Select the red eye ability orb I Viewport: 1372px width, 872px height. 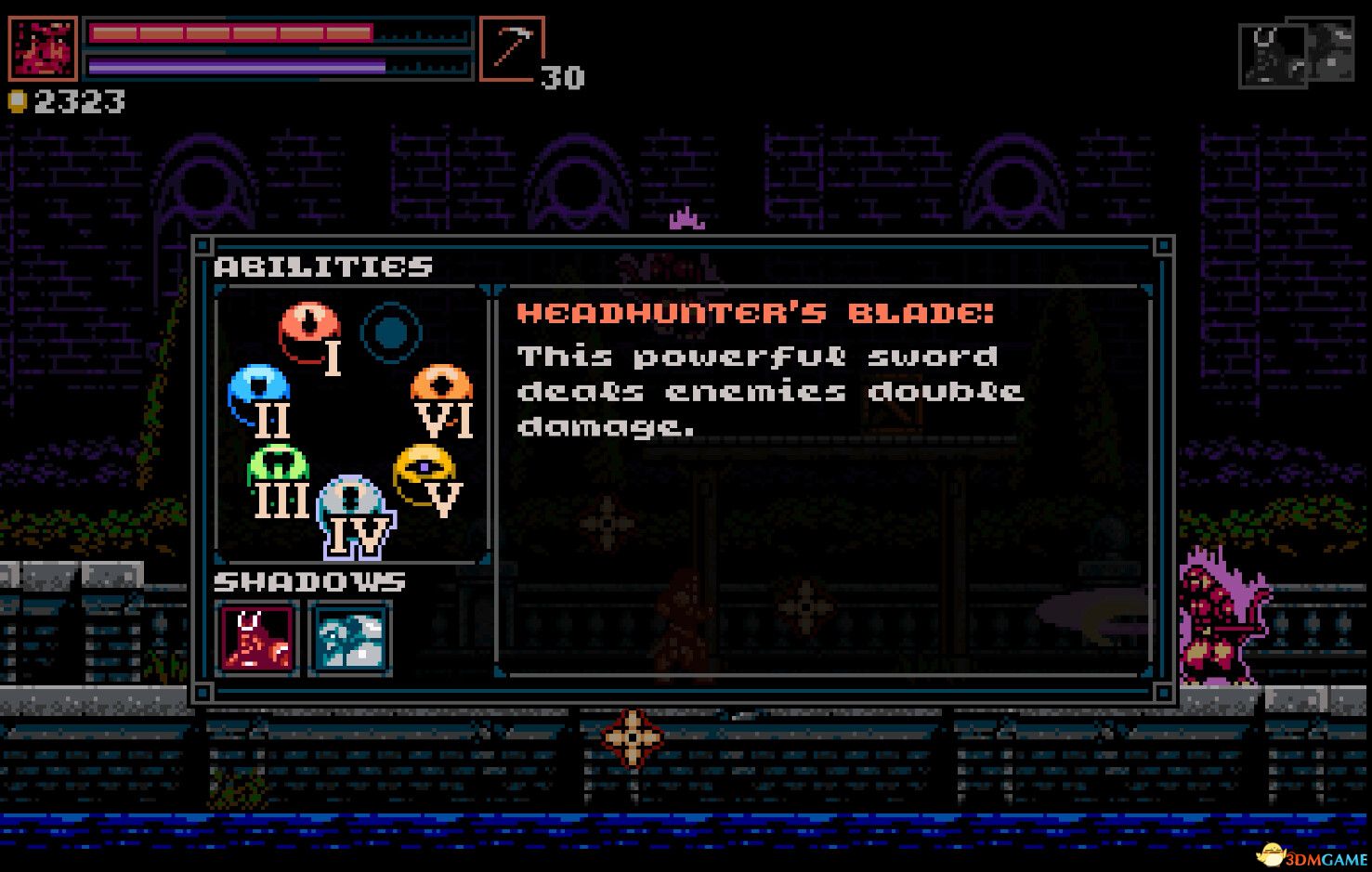pos(307,323)
